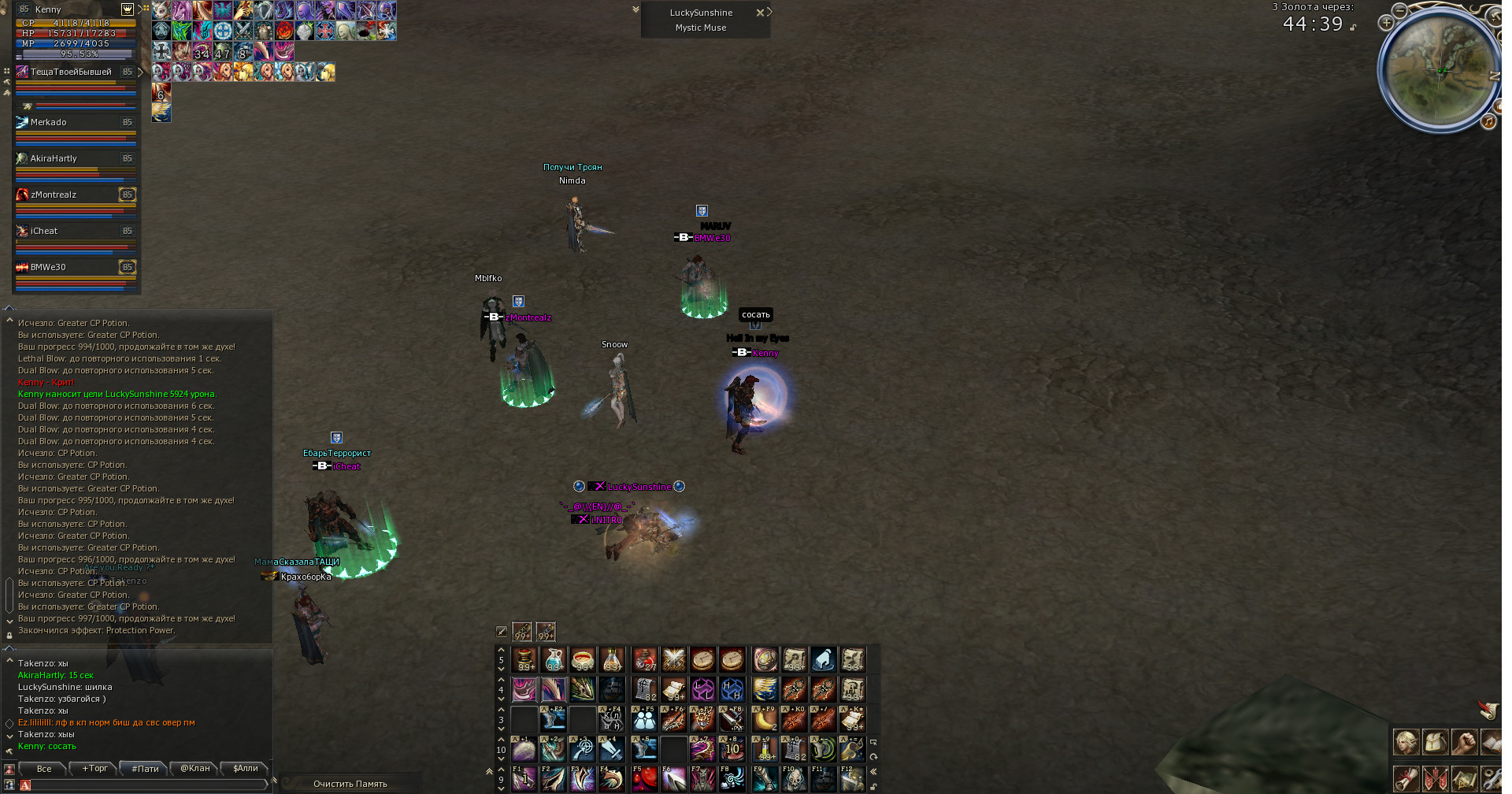Use the banana item on hotbar
The width and height of the screenshot is (1512, 794).
point(764,720)
